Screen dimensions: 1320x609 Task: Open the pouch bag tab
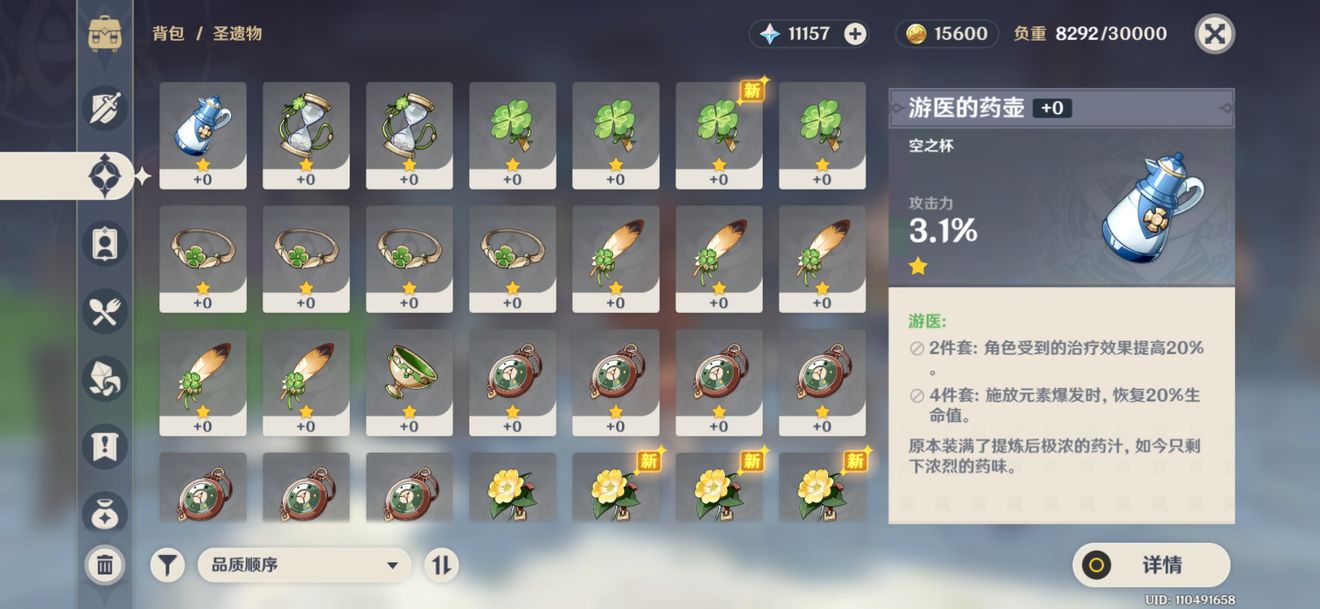105,511
